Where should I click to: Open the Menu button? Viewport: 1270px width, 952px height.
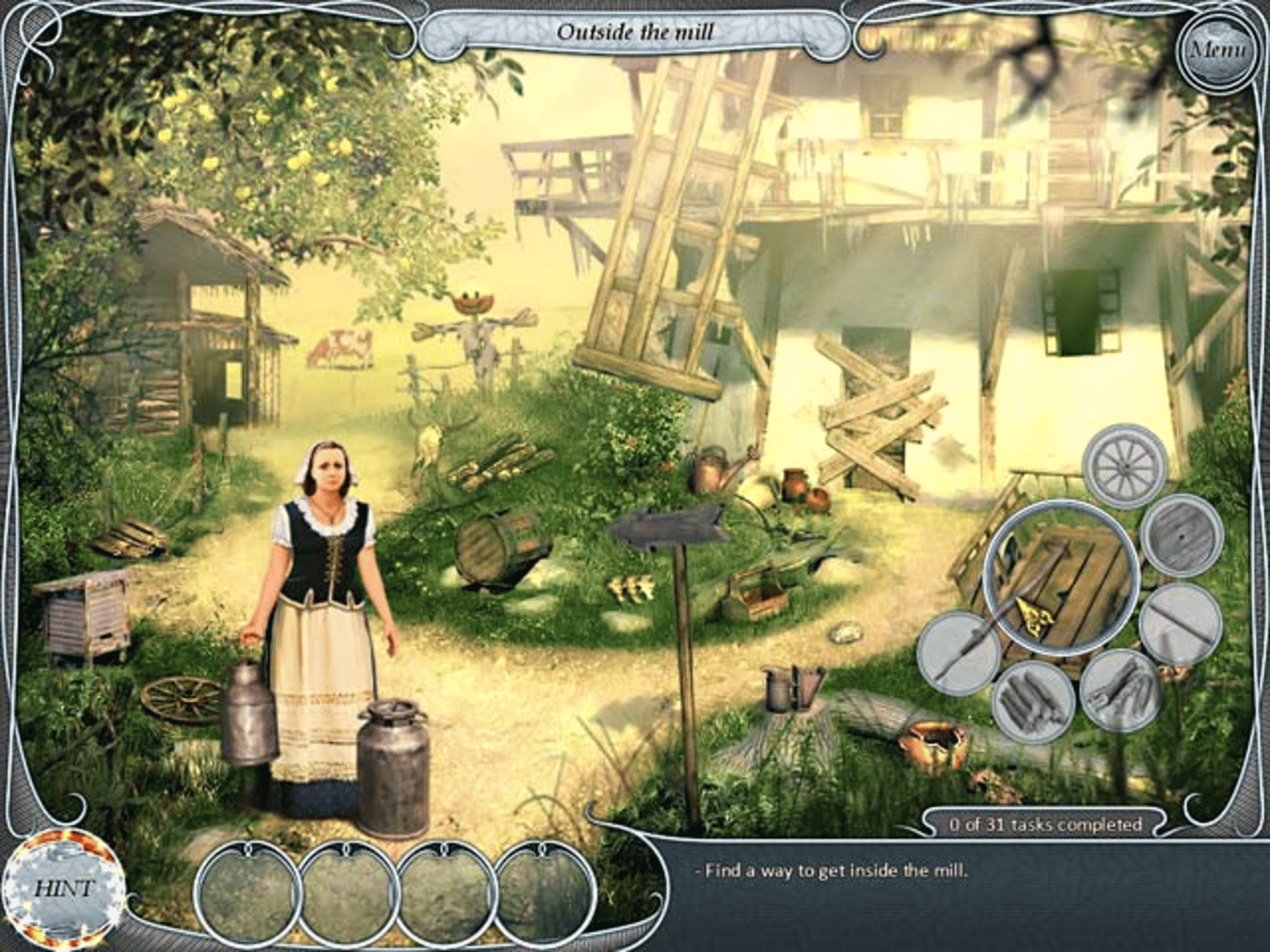(x=1217, y=50)
